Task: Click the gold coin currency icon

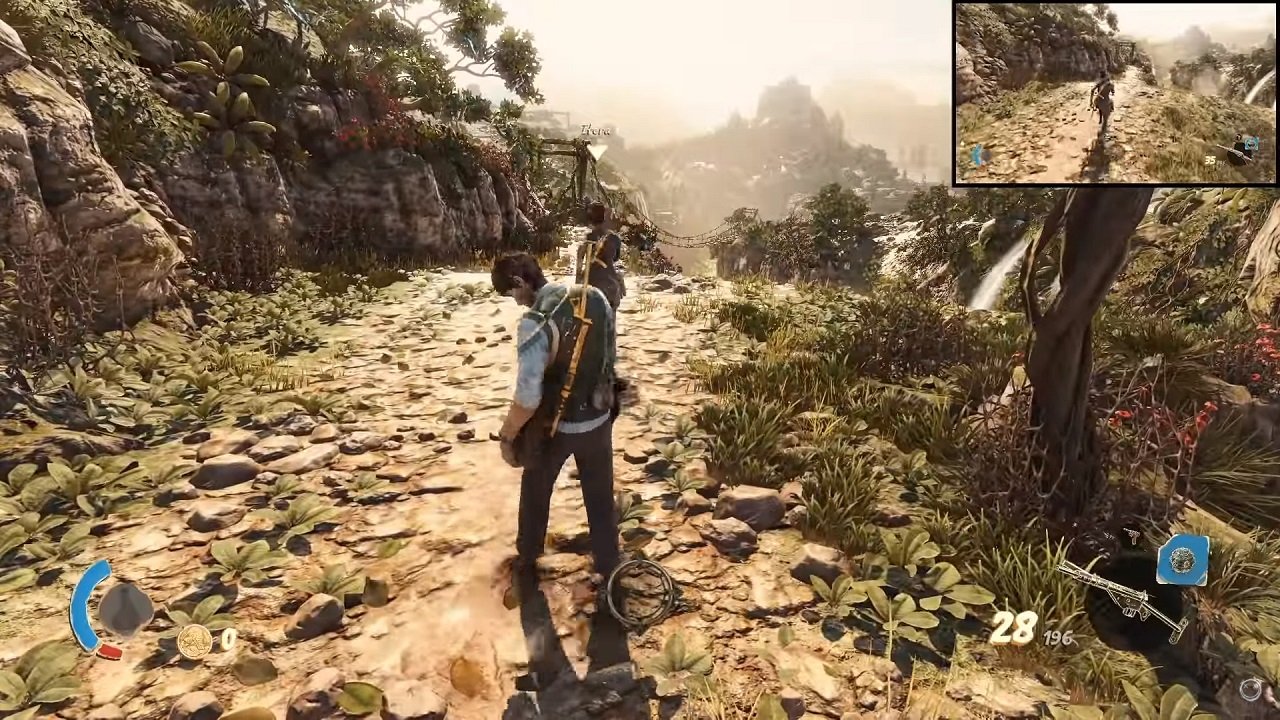Action: tap(195, 642)
